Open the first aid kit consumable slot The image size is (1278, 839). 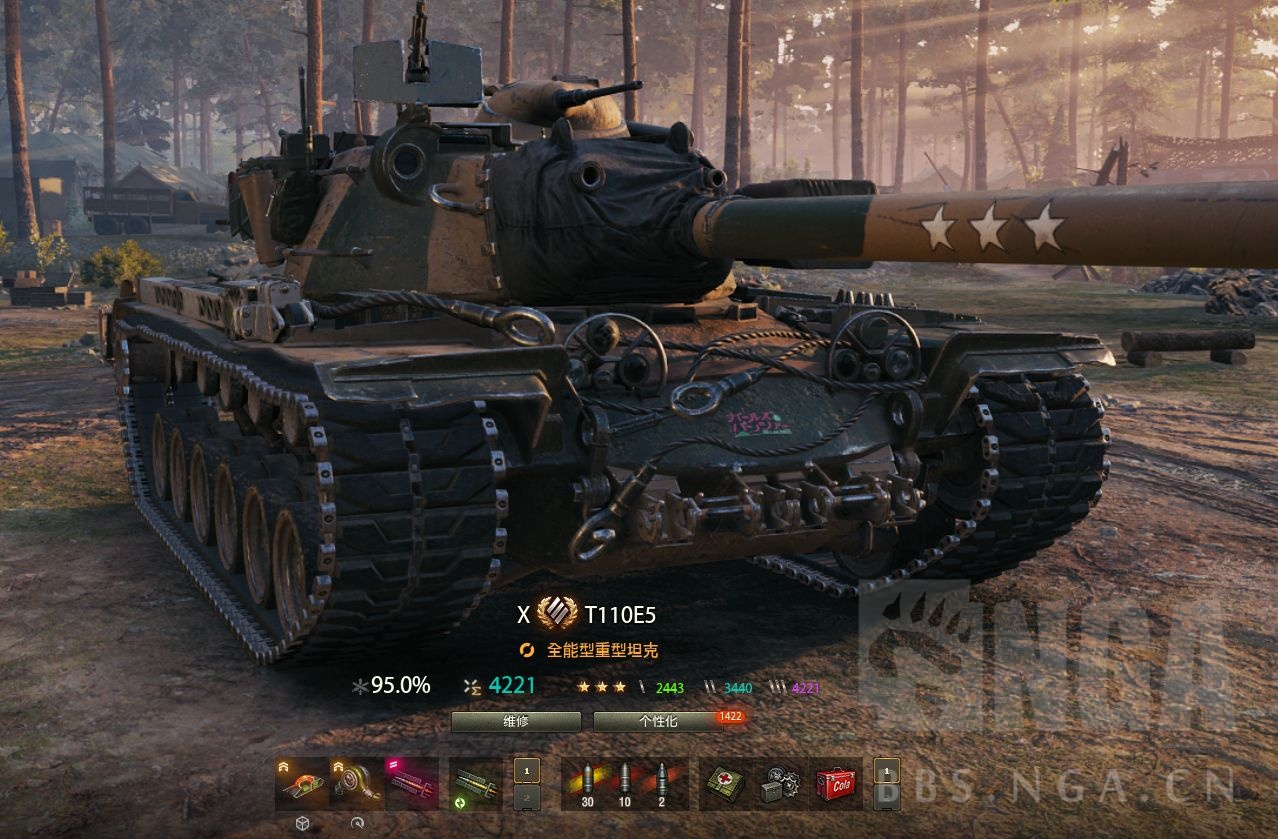pyautogui.click(x=724, y=783)
